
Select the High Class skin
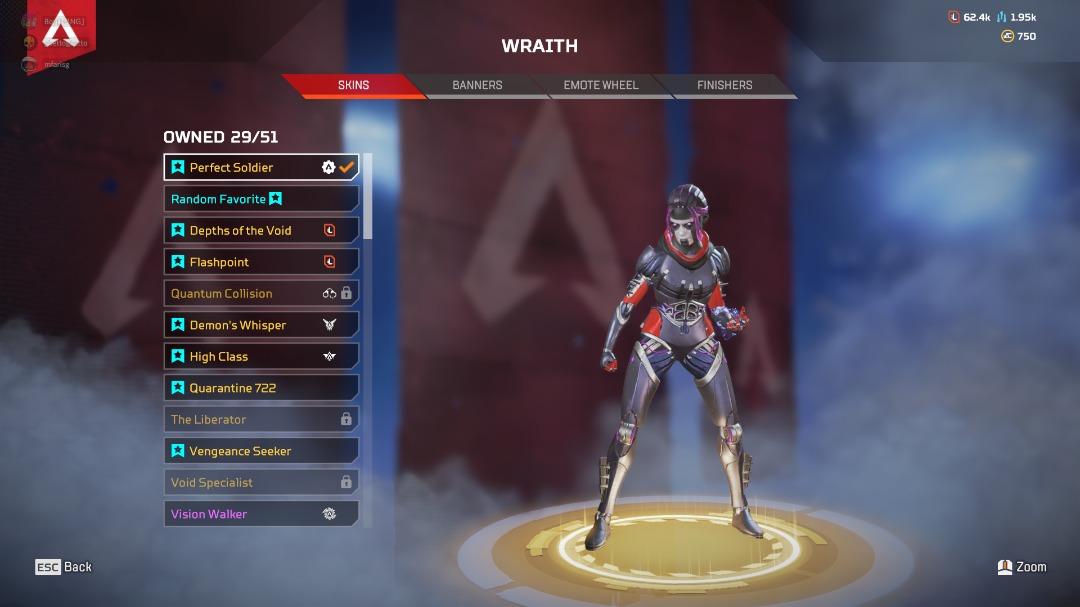(x=261, y=356)
